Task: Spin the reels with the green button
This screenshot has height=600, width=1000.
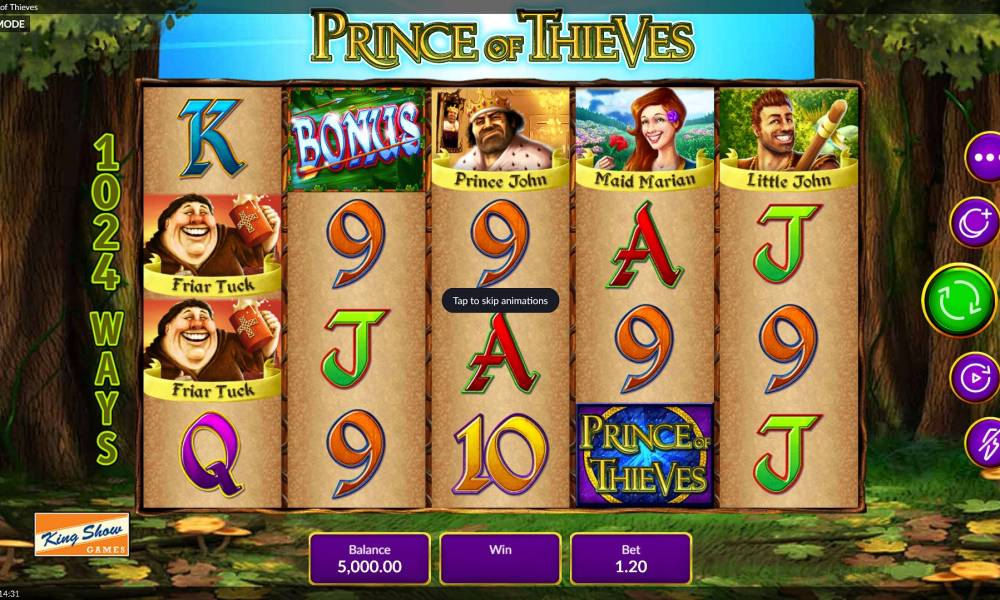Action: click(958, 300)
